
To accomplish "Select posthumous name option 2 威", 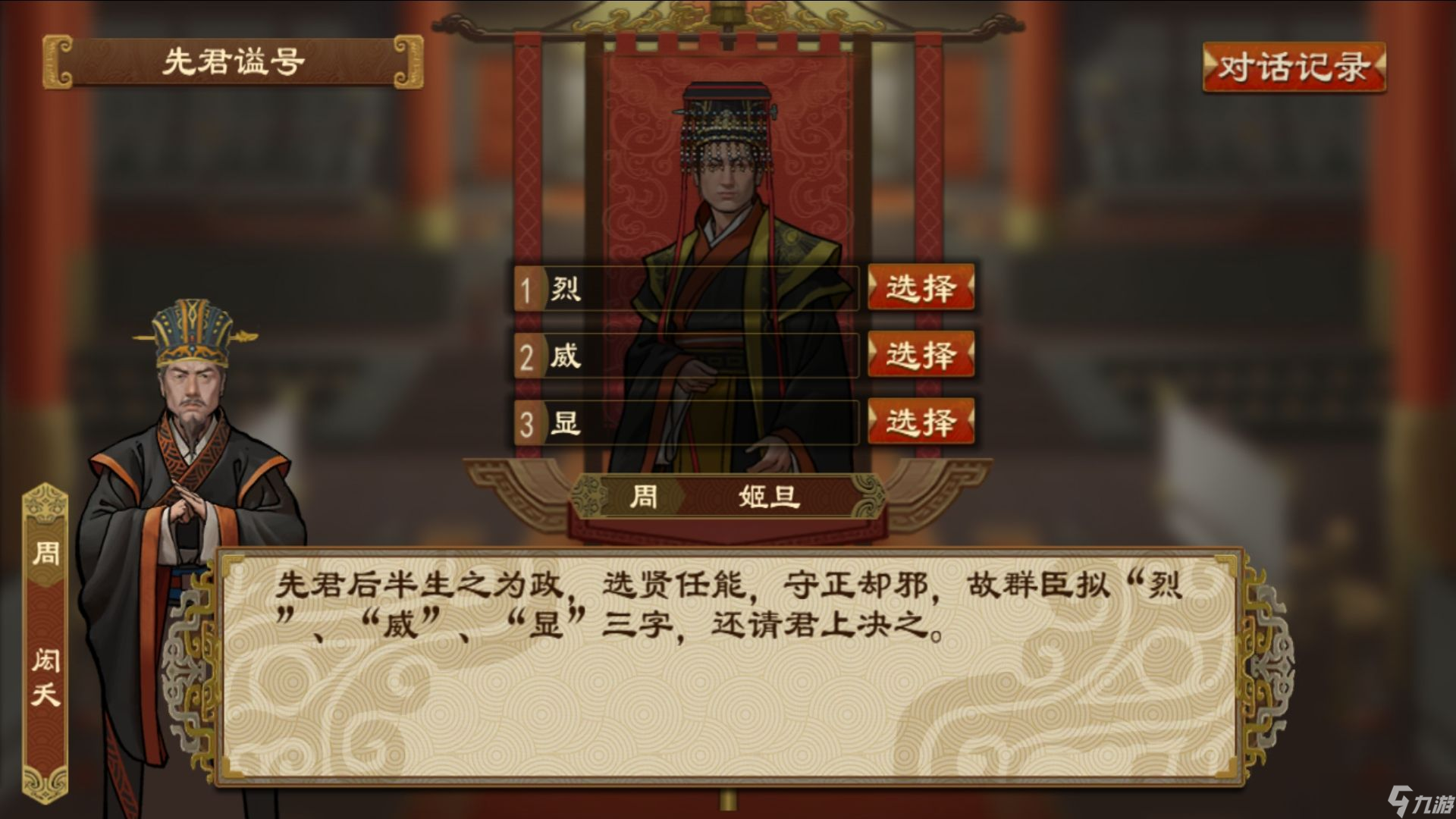I will click(x=682, y=356).
